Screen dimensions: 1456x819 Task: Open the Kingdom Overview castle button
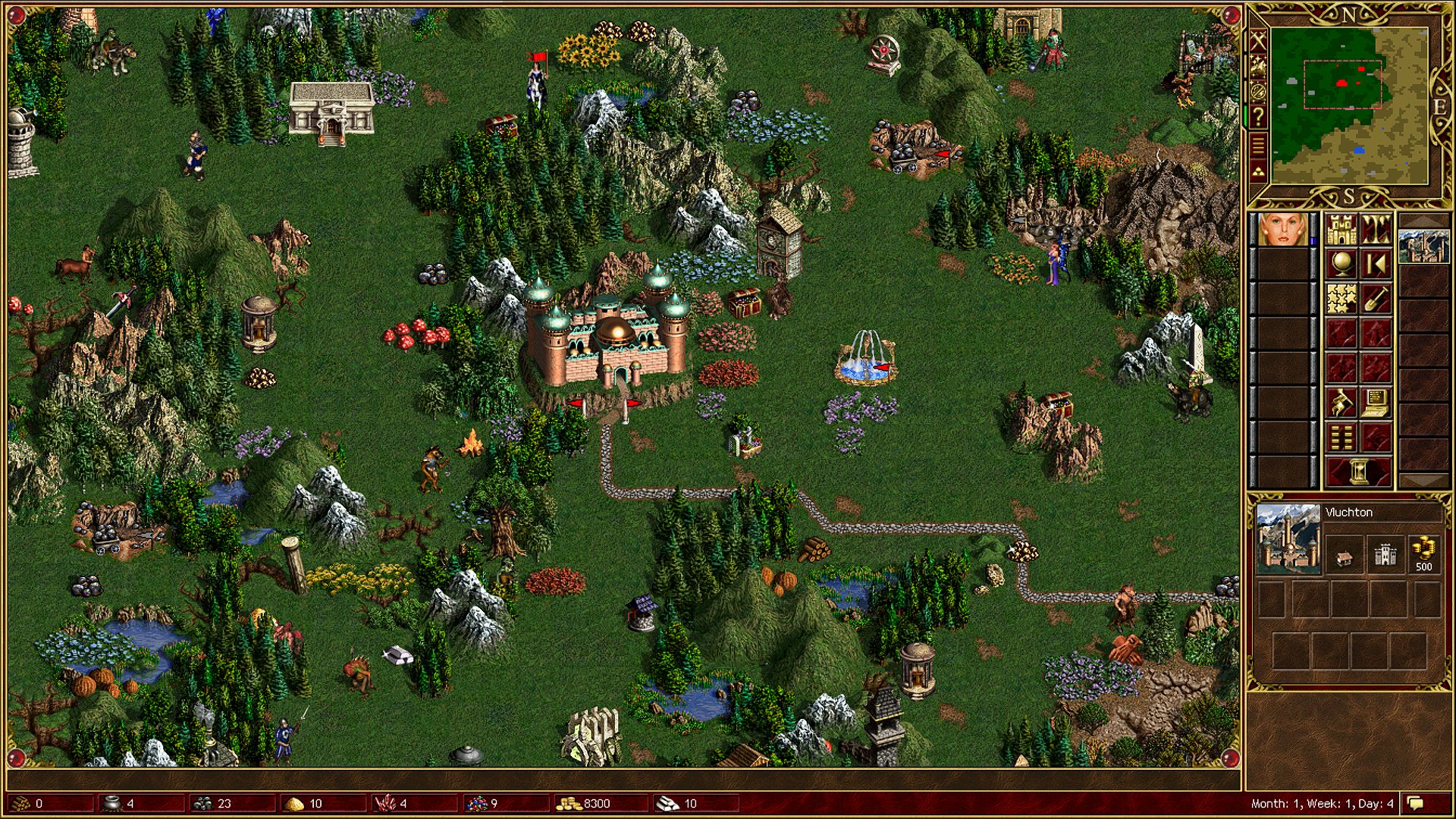[x=1341, y=229]
